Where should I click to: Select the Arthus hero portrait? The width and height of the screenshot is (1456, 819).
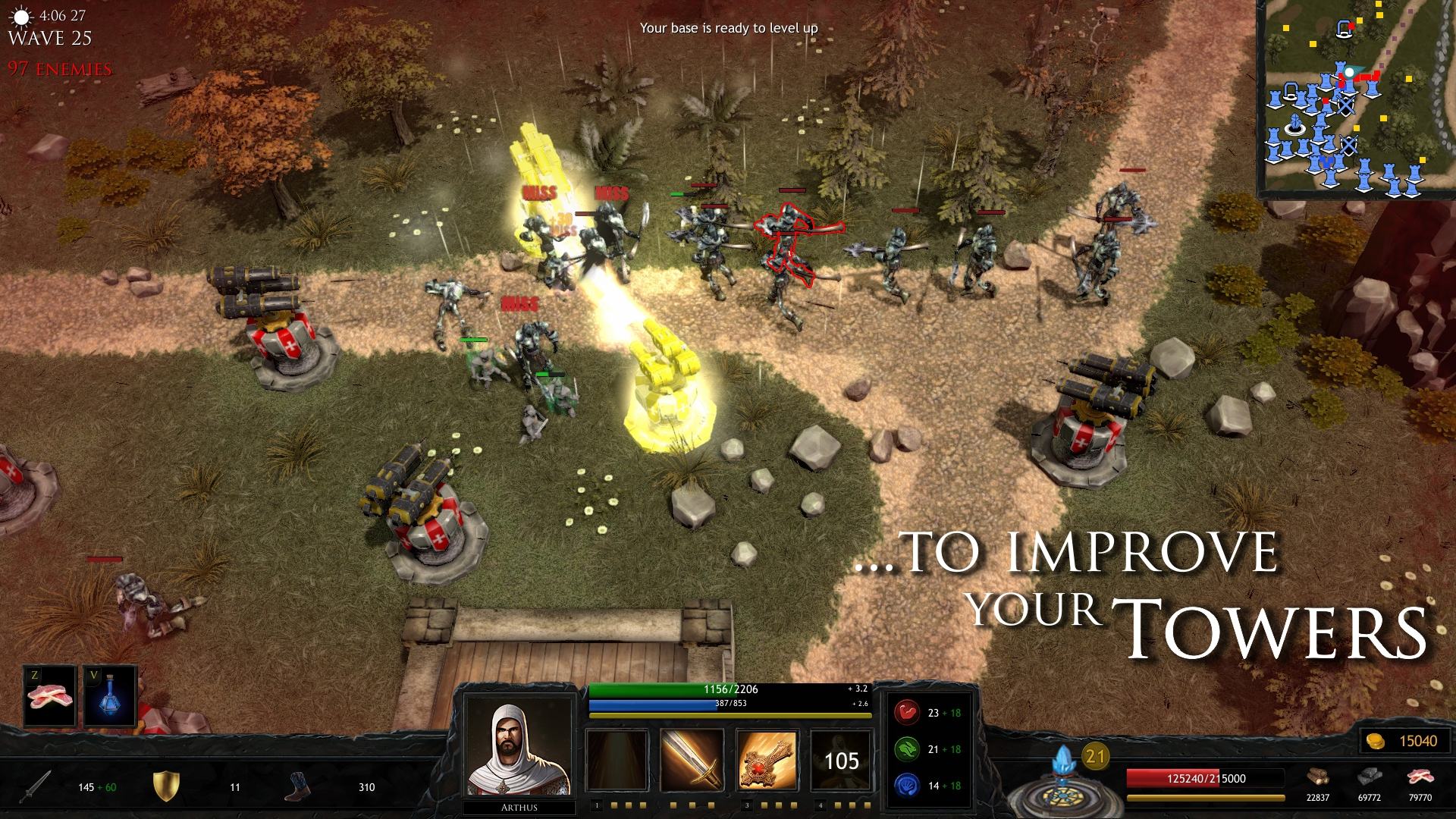519,748
